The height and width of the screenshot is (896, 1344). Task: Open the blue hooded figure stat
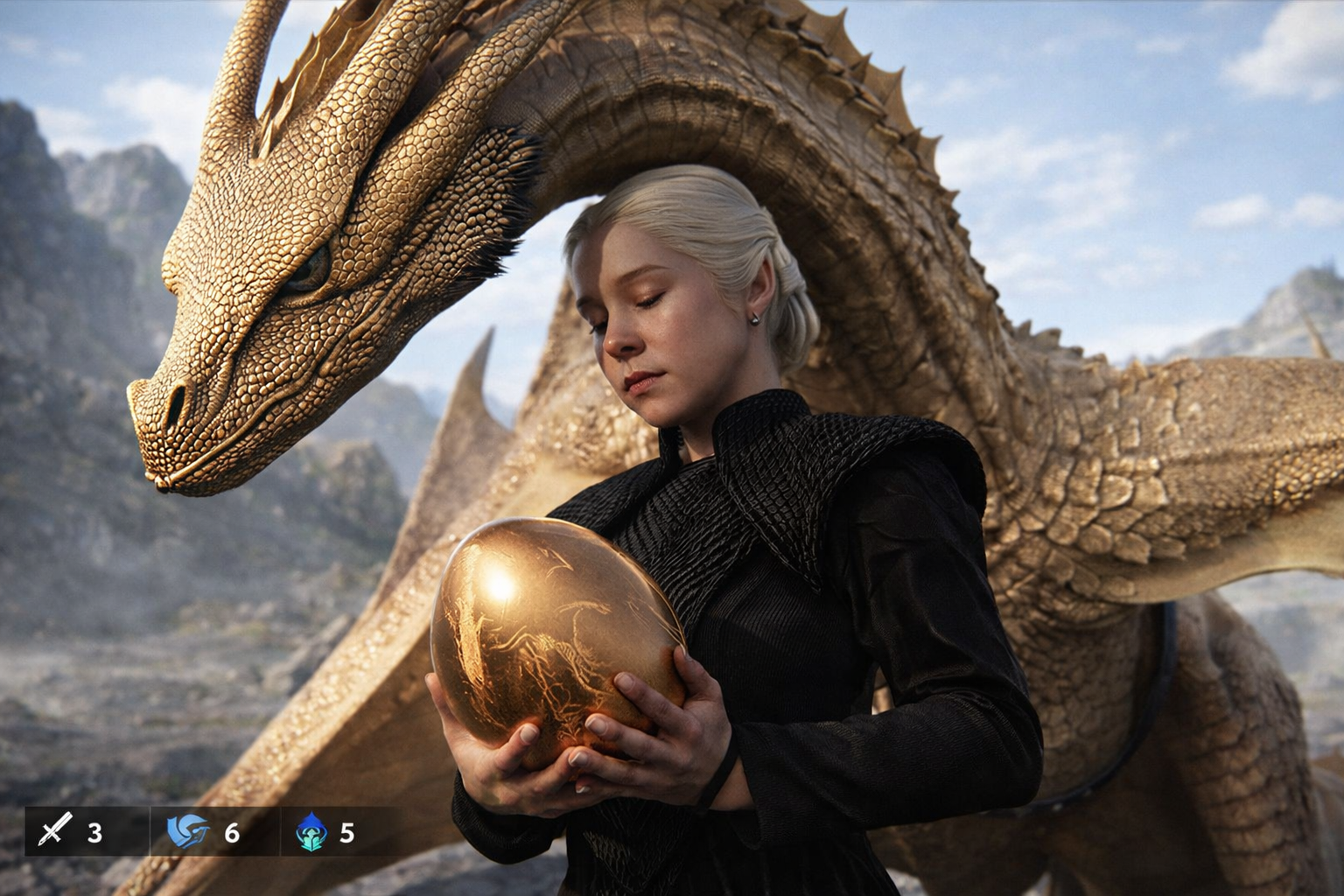tap(311, 831)
